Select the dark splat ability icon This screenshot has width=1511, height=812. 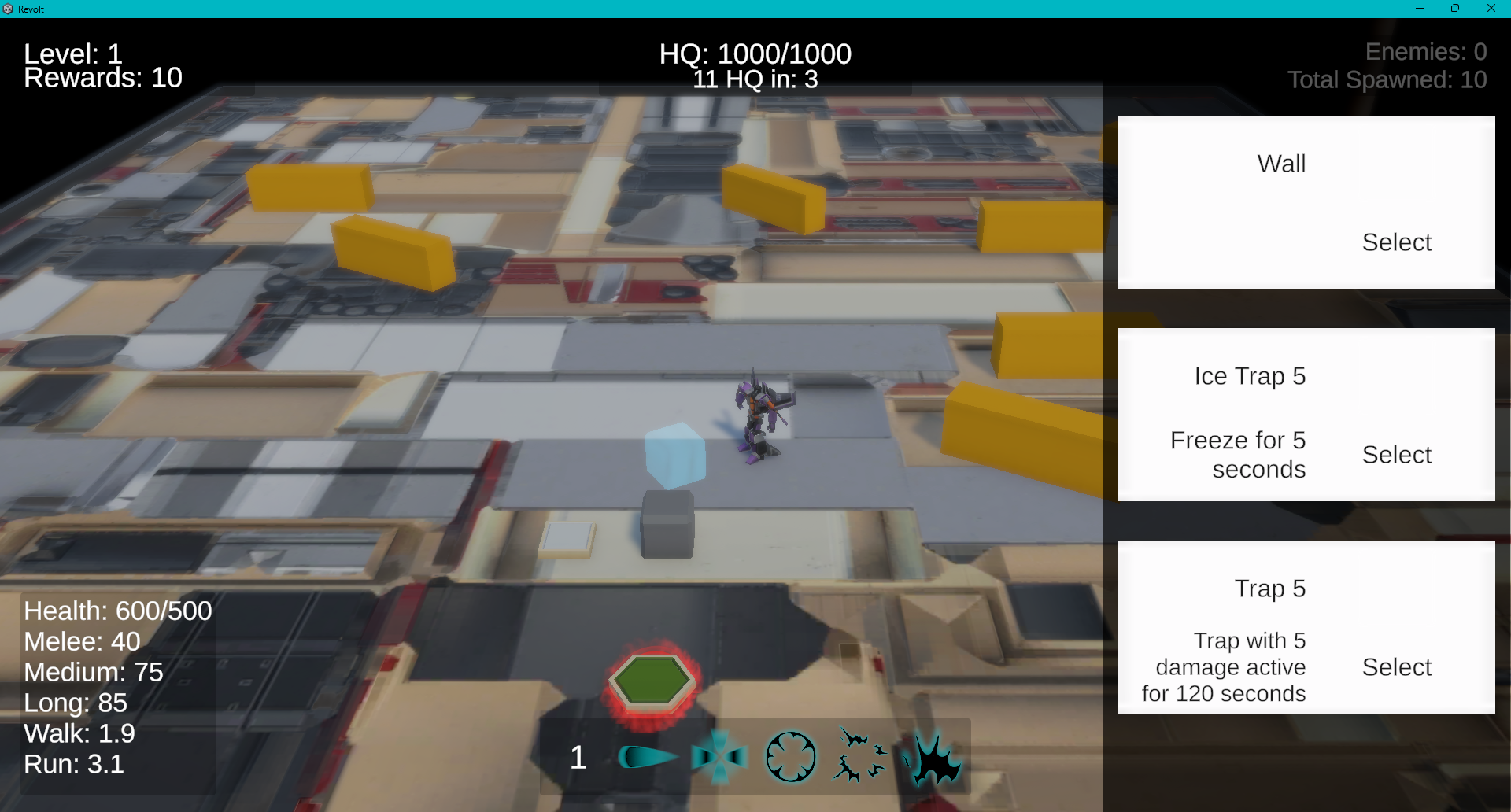935,756
